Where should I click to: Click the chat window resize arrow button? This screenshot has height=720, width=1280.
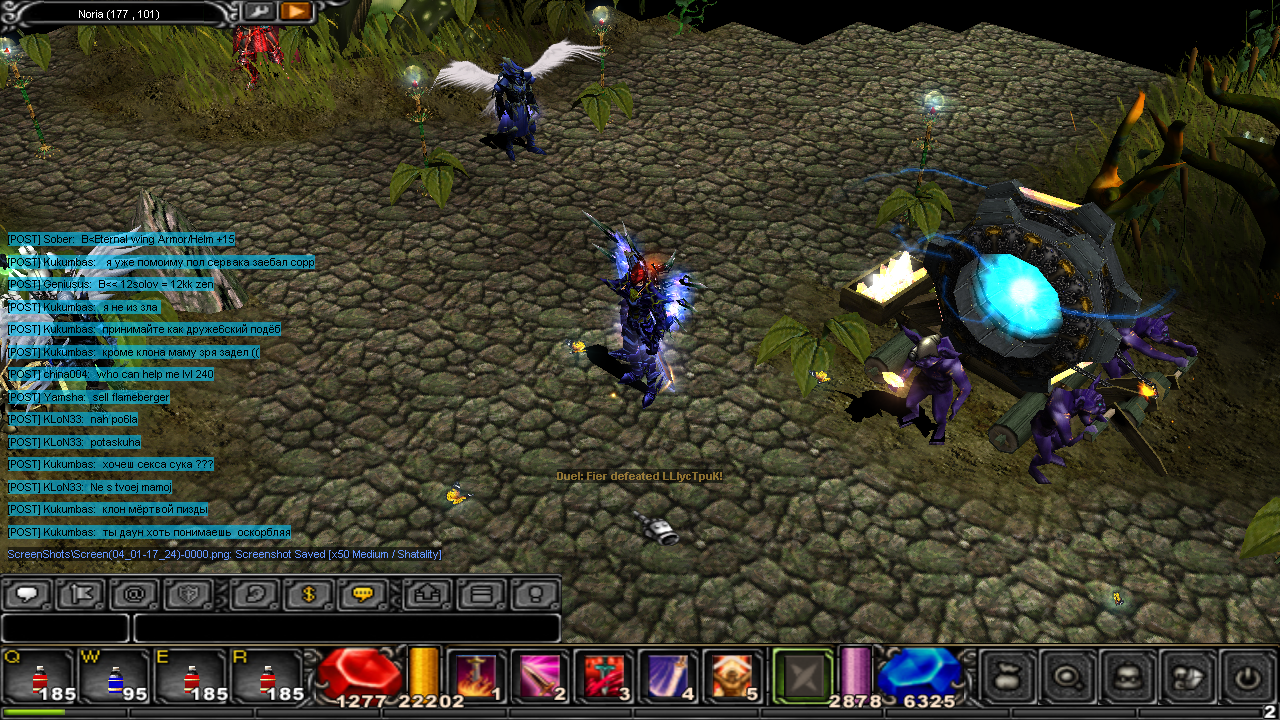tap(427, 595)
